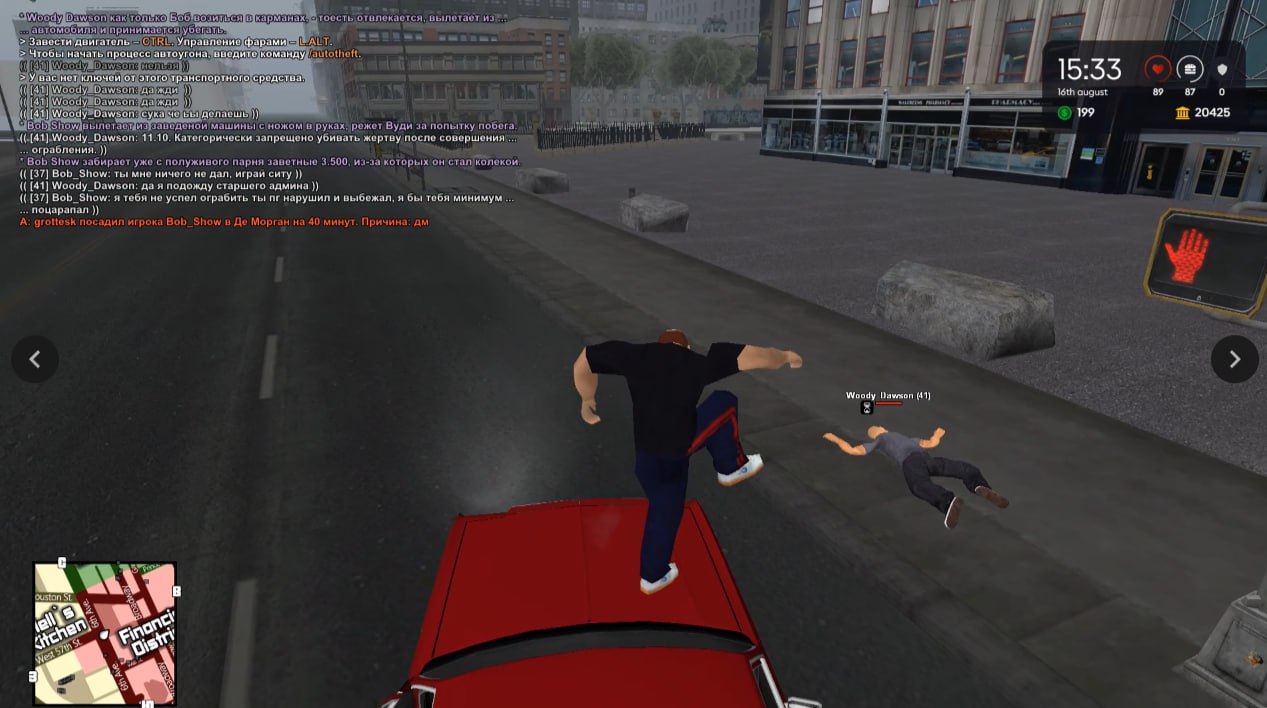Go to the previous image with left arrow

(35, 359)
